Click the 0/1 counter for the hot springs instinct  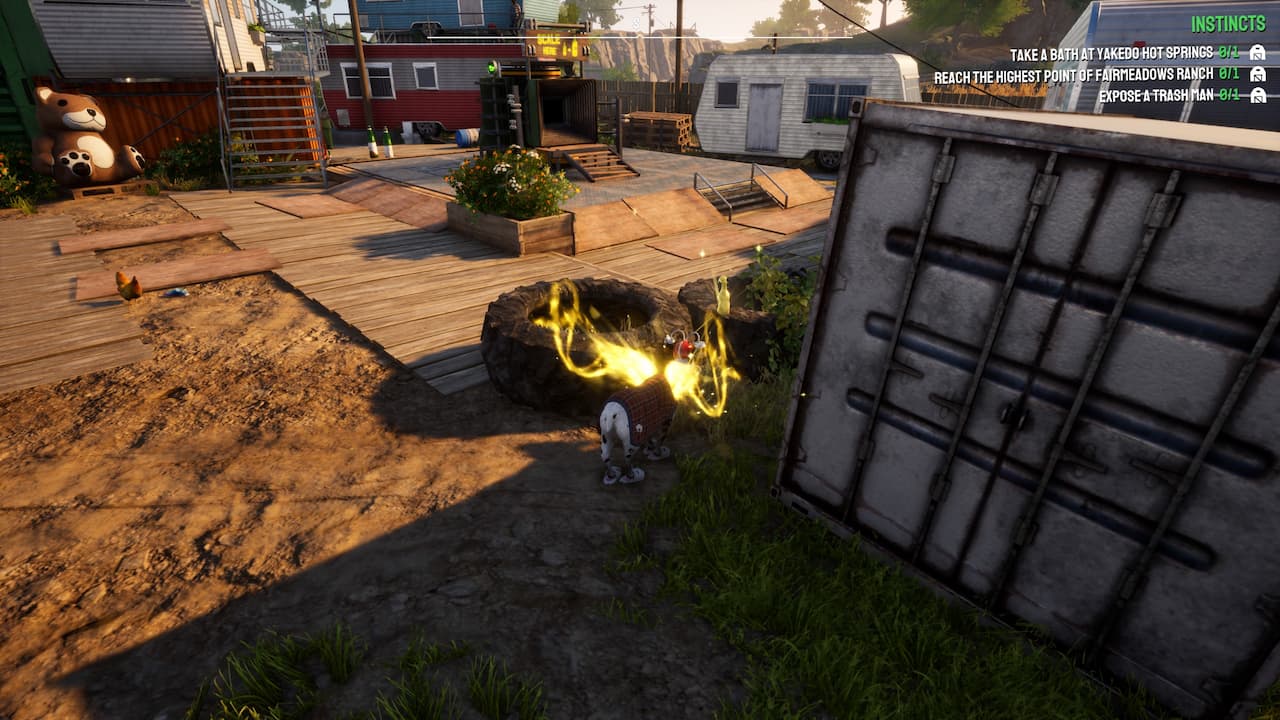click(x=1230, y=53)
